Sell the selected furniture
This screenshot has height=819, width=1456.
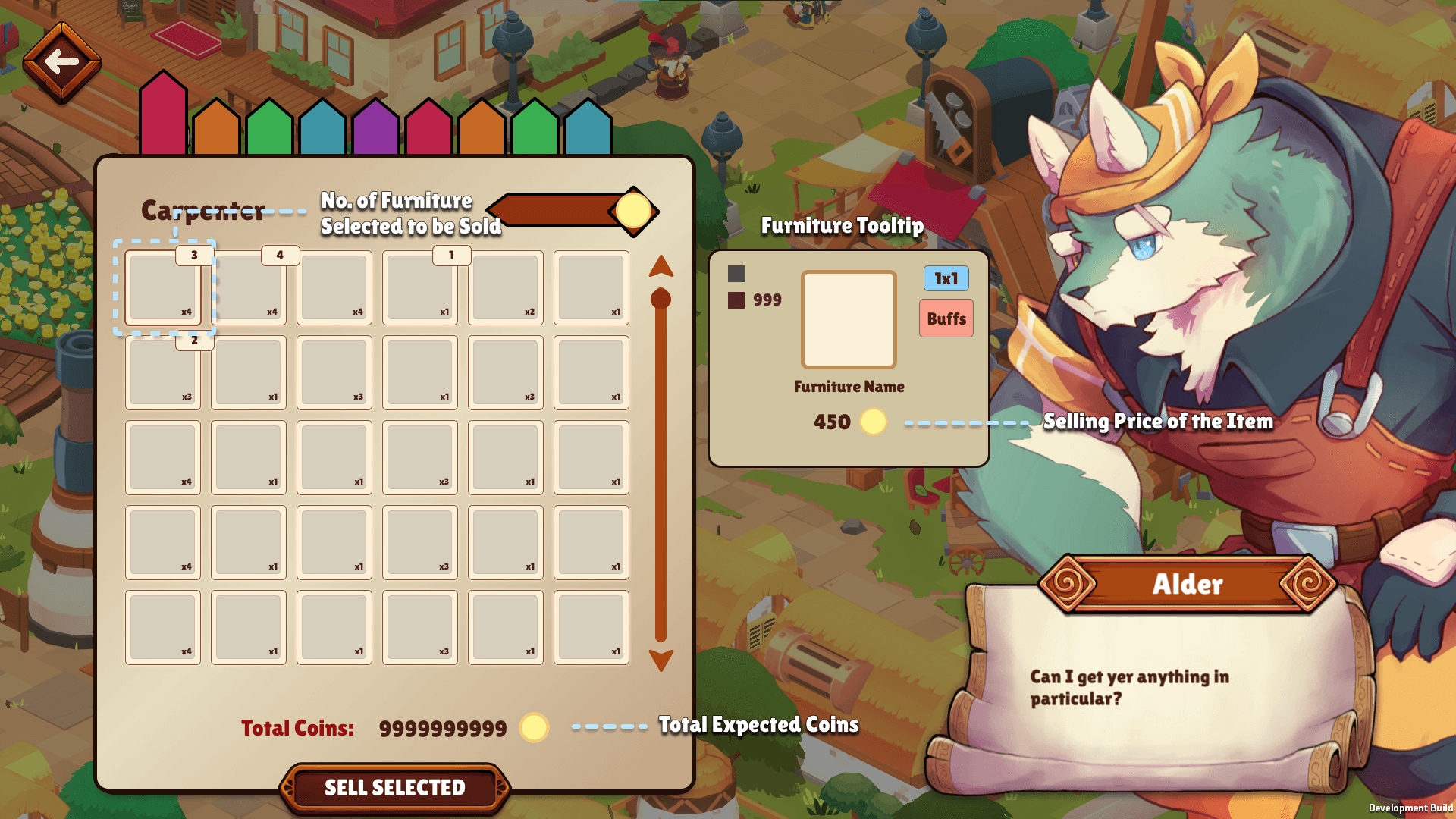(x=394, y=788)
